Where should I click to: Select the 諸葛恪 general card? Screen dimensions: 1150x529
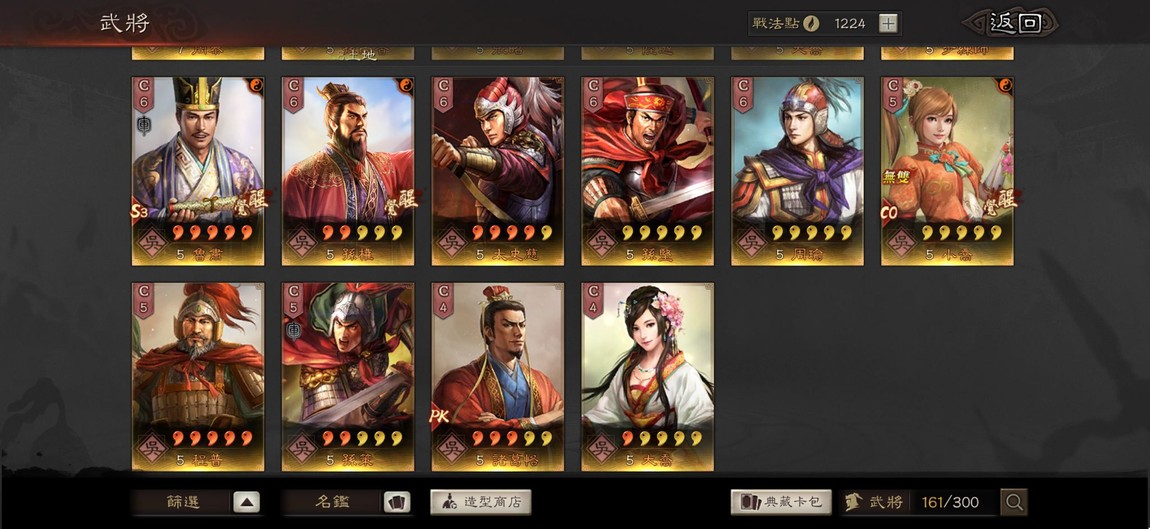[498, 375]
